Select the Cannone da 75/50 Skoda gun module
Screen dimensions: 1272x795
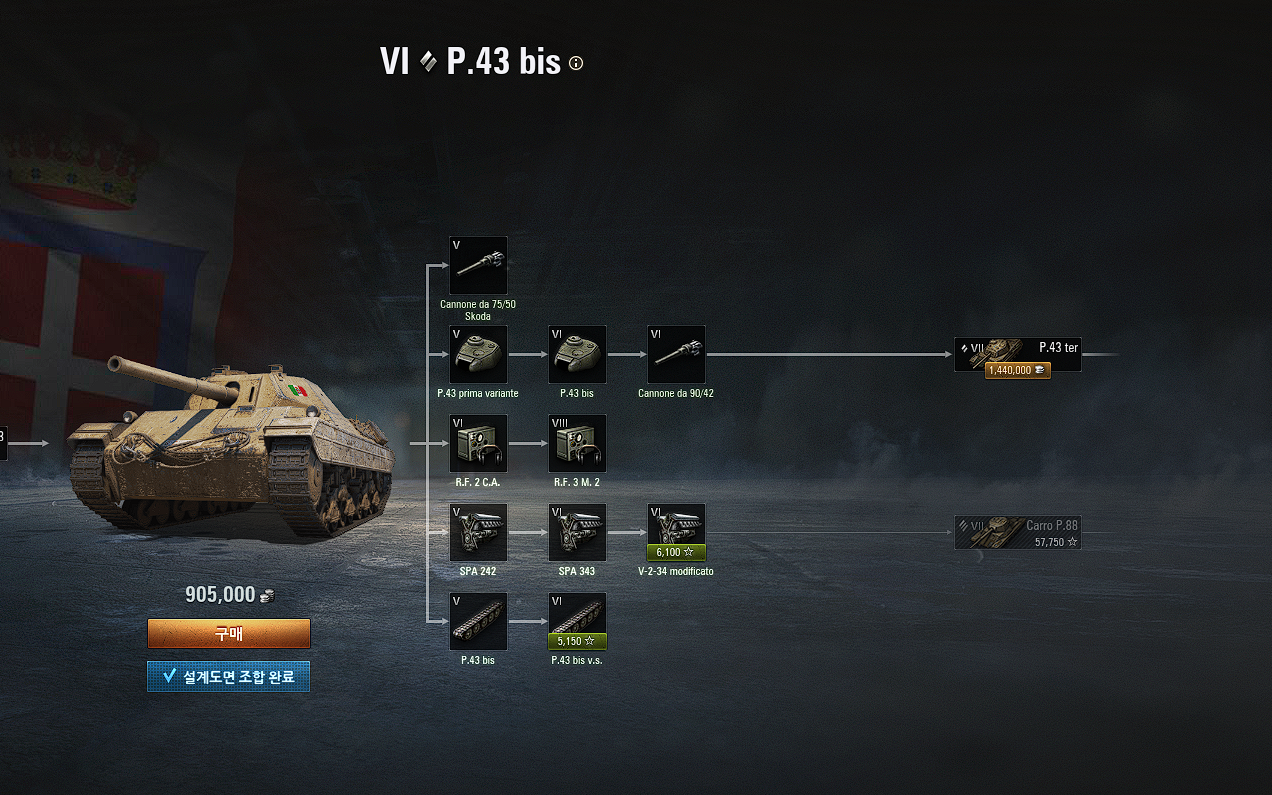pyautogui.click(x=478, y=265)
